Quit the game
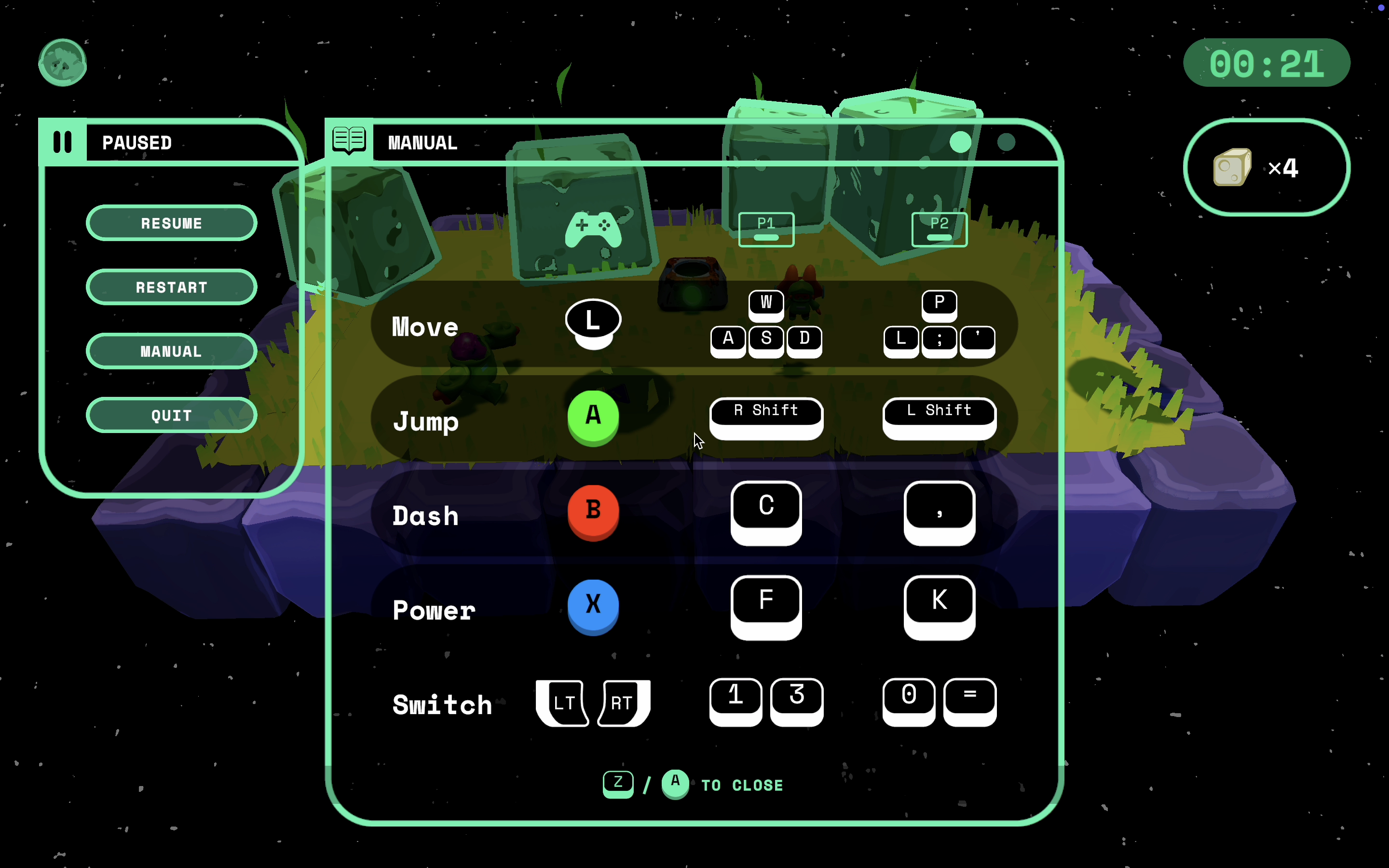This screenshot has width=1389, height=868. click(171, 415)
